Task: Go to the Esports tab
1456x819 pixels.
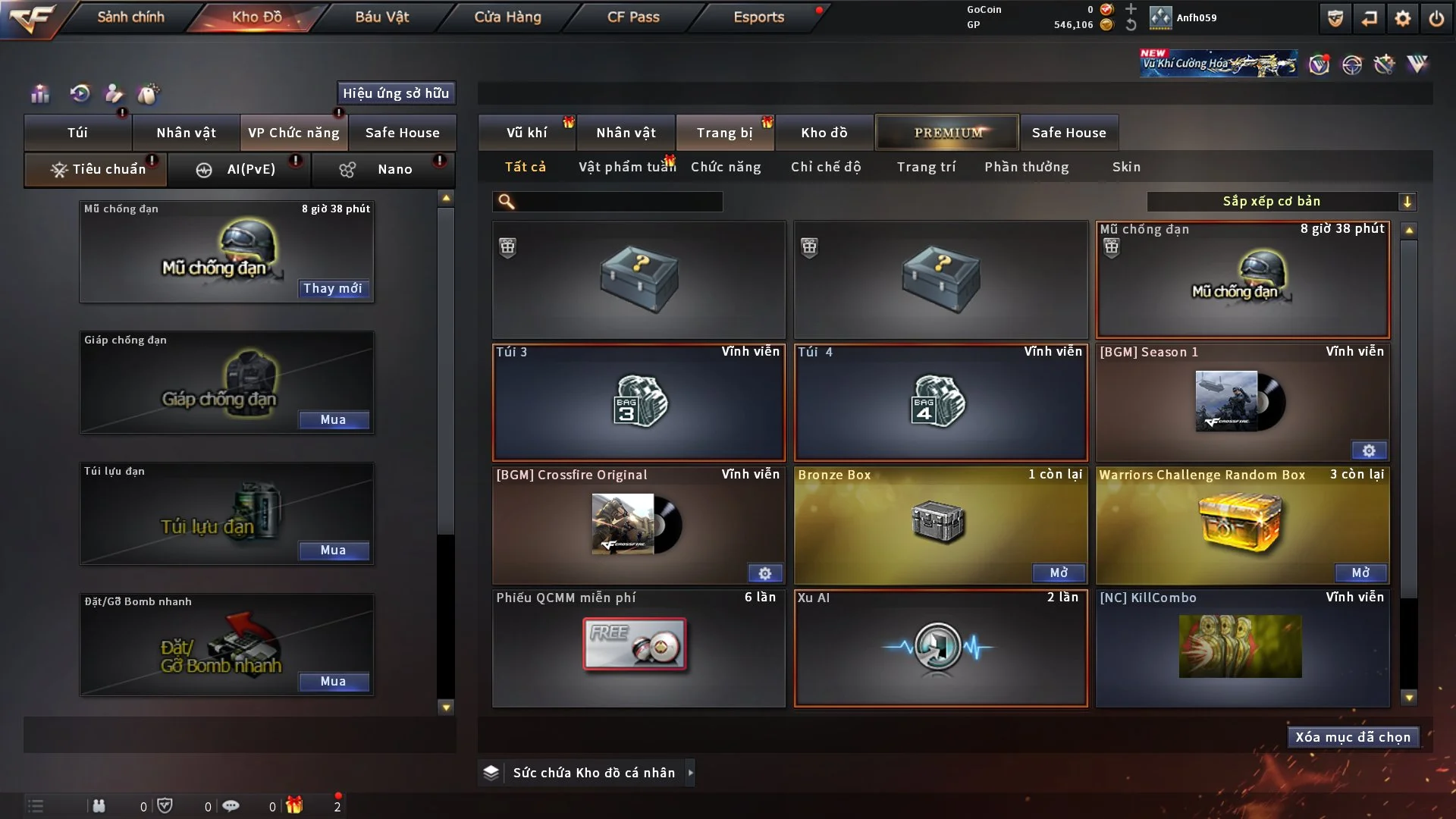Action: coord(758,17)
